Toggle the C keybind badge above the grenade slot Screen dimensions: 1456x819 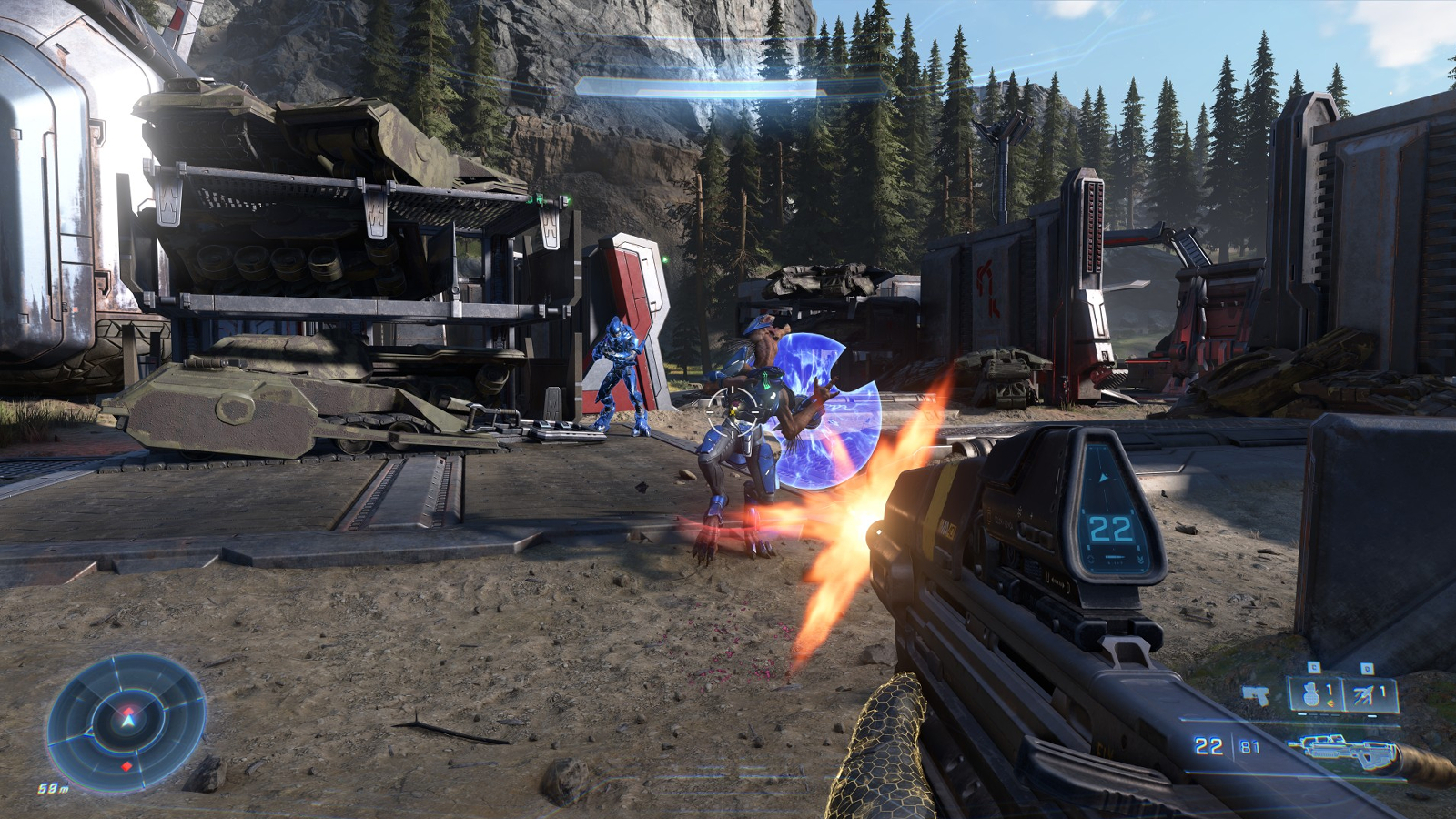tap(1315, 667)
